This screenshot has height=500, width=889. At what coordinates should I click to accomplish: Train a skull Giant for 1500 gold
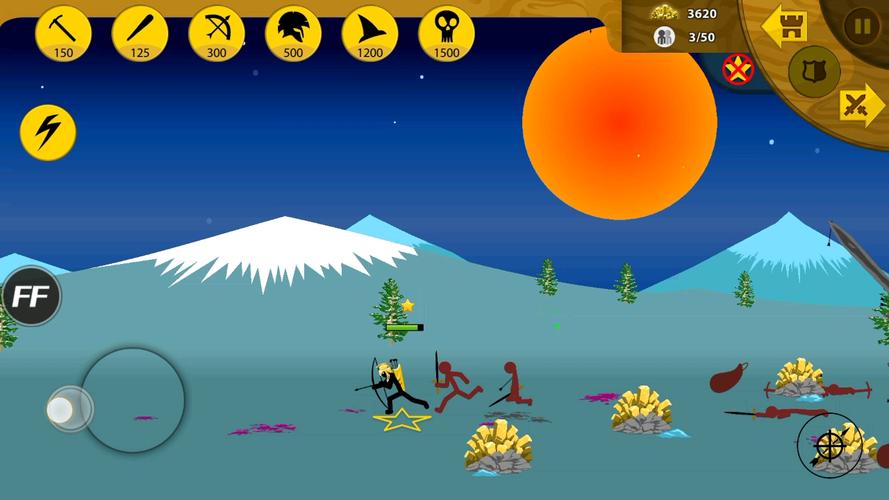click(x=446, y=33)
